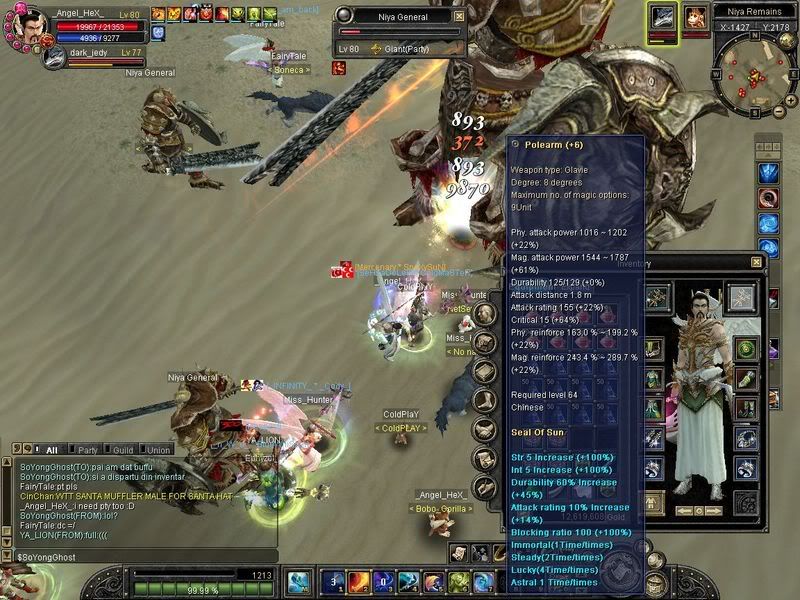Image resolution: width=800 pixels, height=600 pixels.
Task: Open the head-portrait character menu button
Action: coord(486,315)
